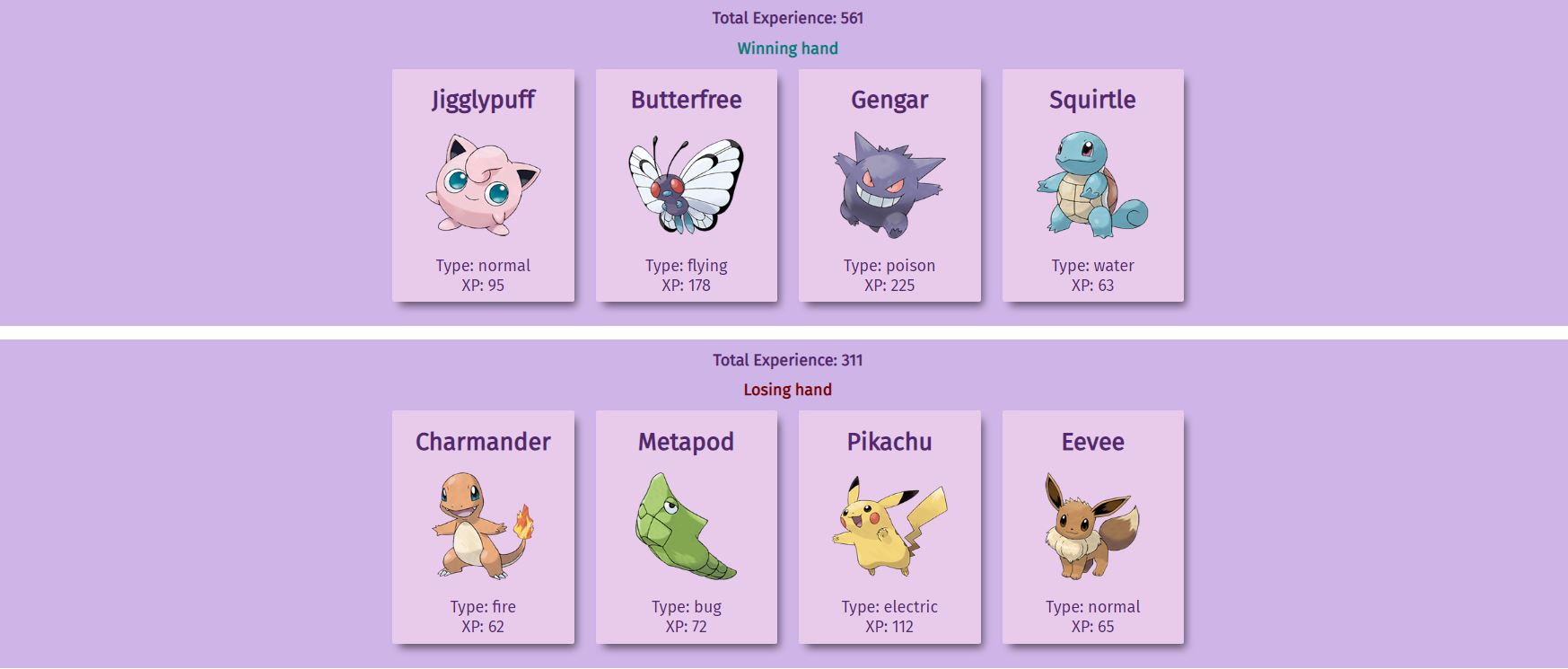Pick the Pikachu card

click(889, 527)
